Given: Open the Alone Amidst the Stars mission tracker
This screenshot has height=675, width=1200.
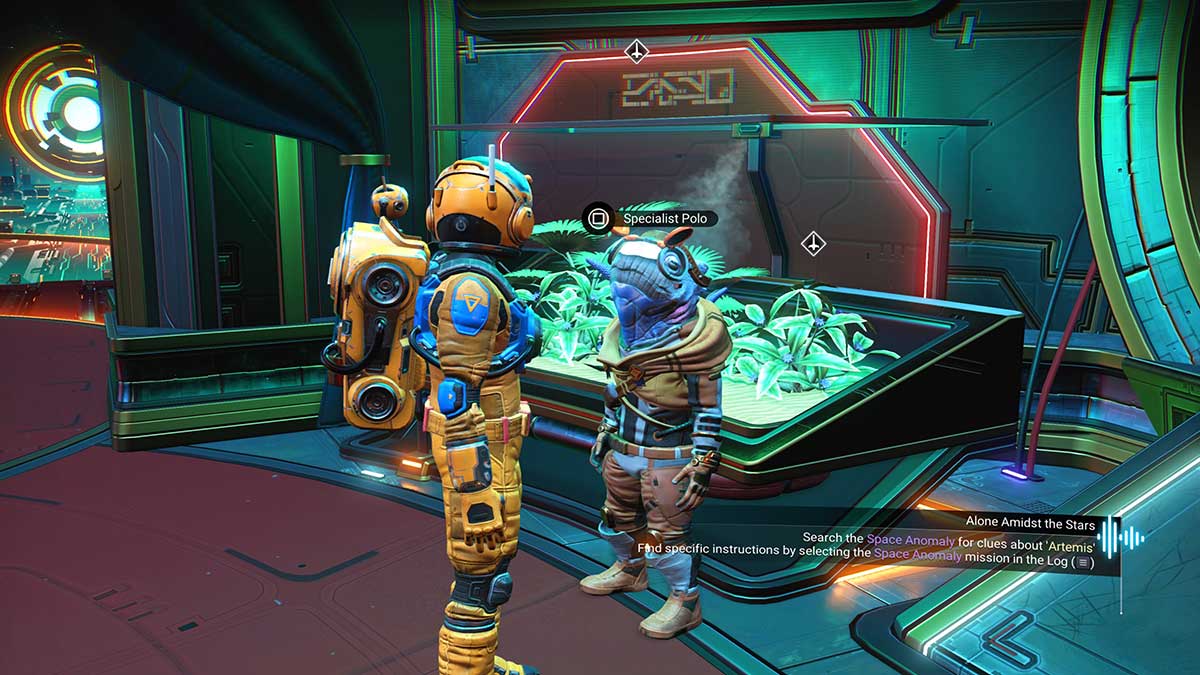Looking at the screenshot, I should [1030, 523].
